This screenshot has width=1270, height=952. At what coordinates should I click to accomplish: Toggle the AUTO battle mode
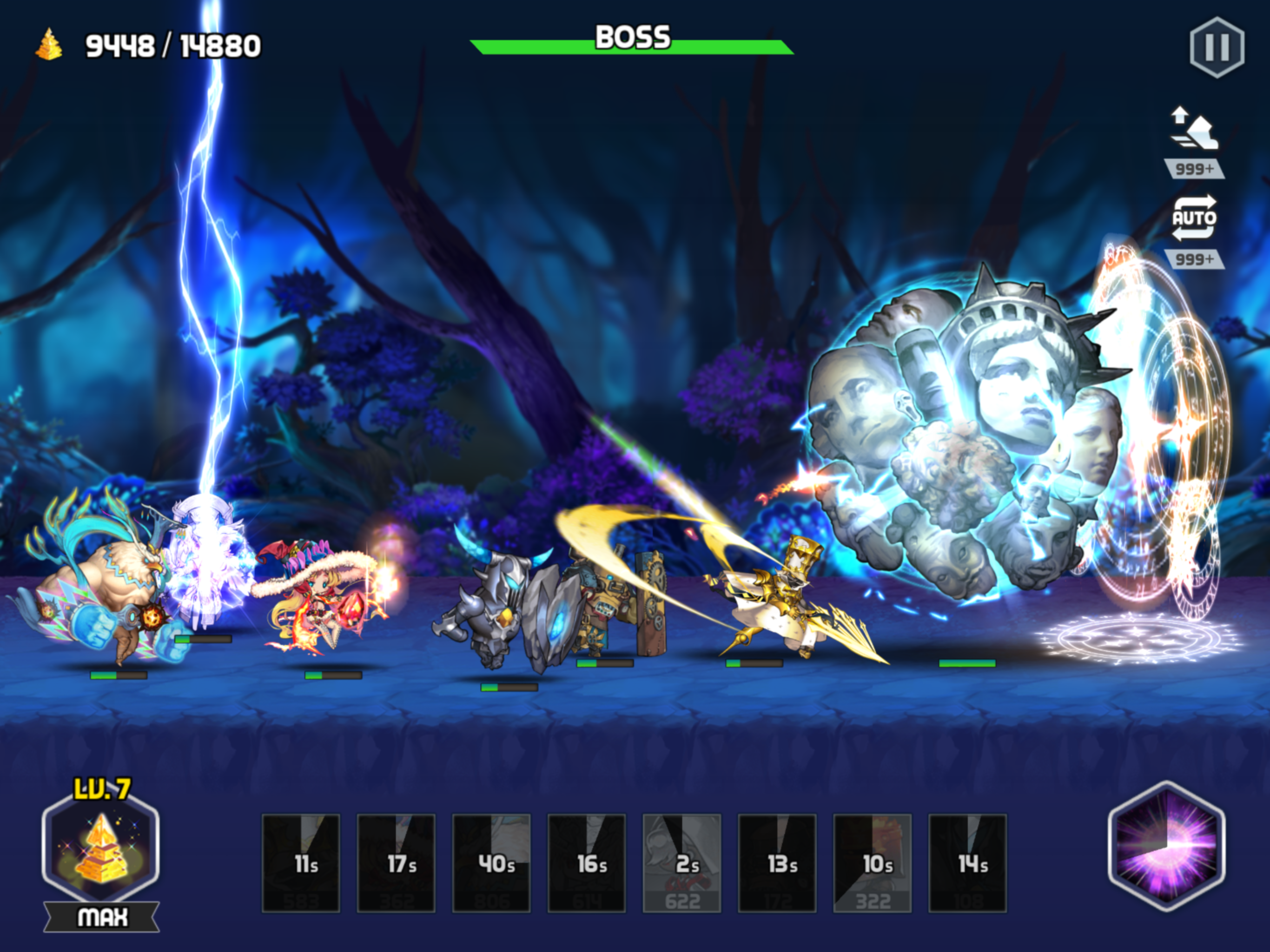pyautogui.click(x=1194, y=218)
